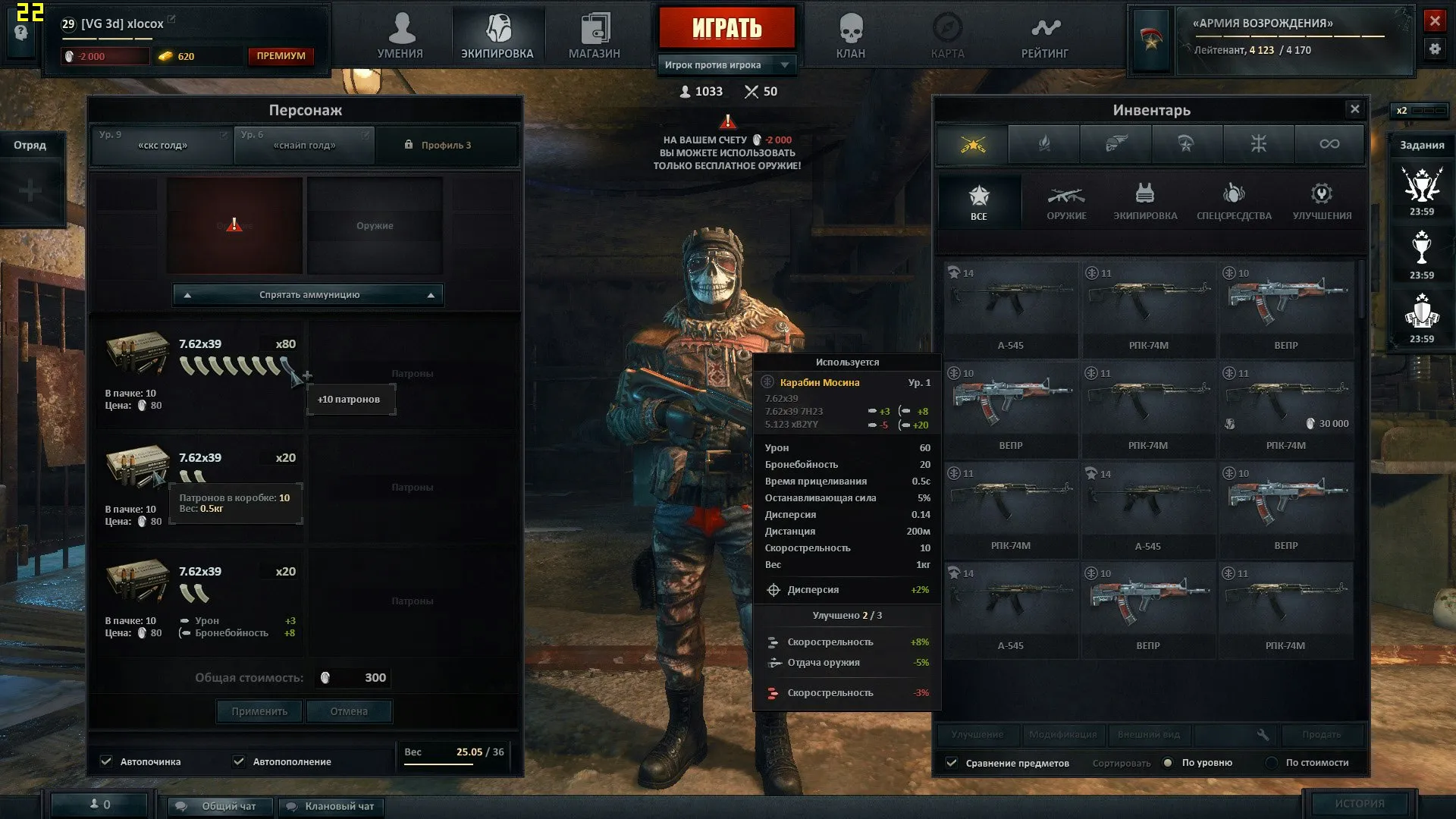
Task: Cancel ammo changes with Отмена
Action: [x=349, y=711]
